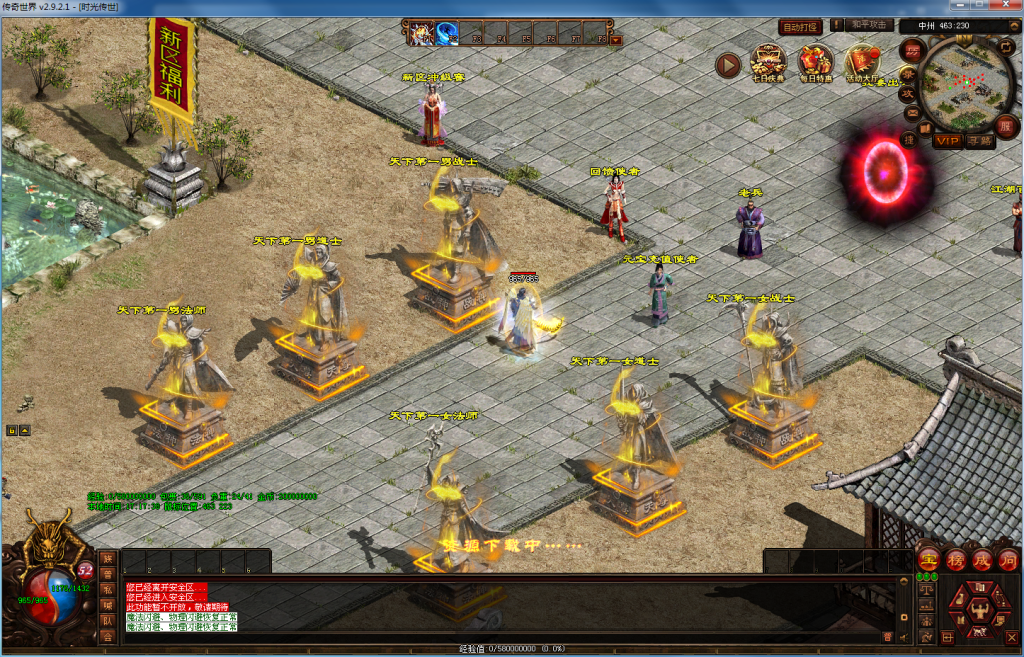Open the 成 achievements orb button
1024x657 pixels.
(981, 559)
